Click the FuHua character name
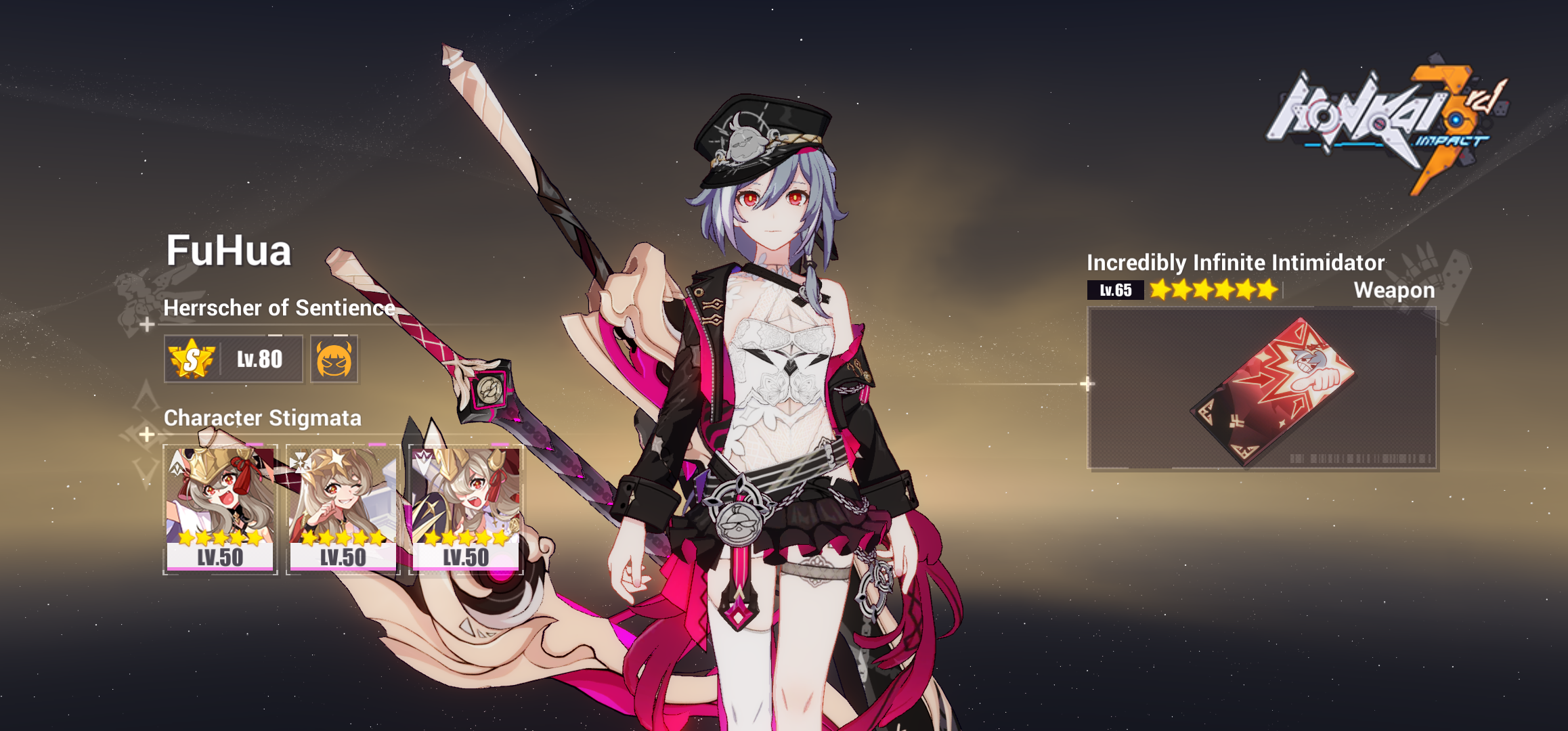Screen dimensions: 1568x731 tap(230, 254)
